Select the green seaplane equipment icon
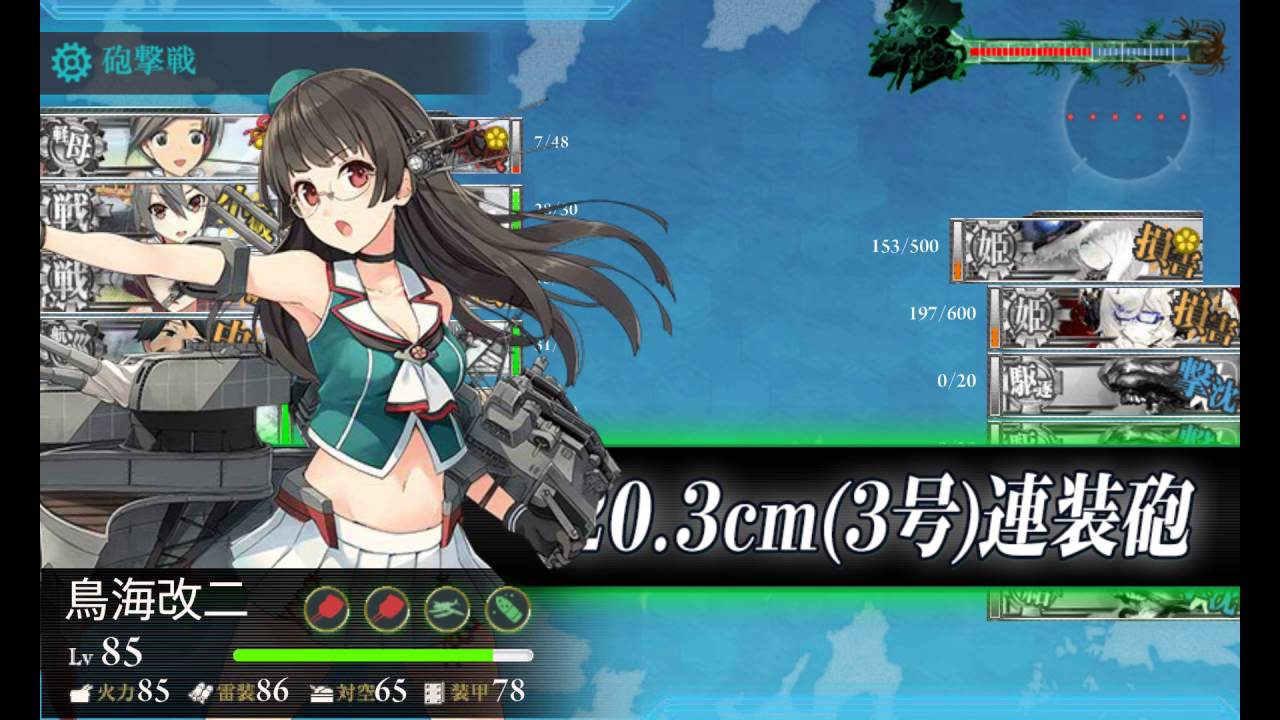This screenshot has width=1280, height=720. [x=447, y=609]
